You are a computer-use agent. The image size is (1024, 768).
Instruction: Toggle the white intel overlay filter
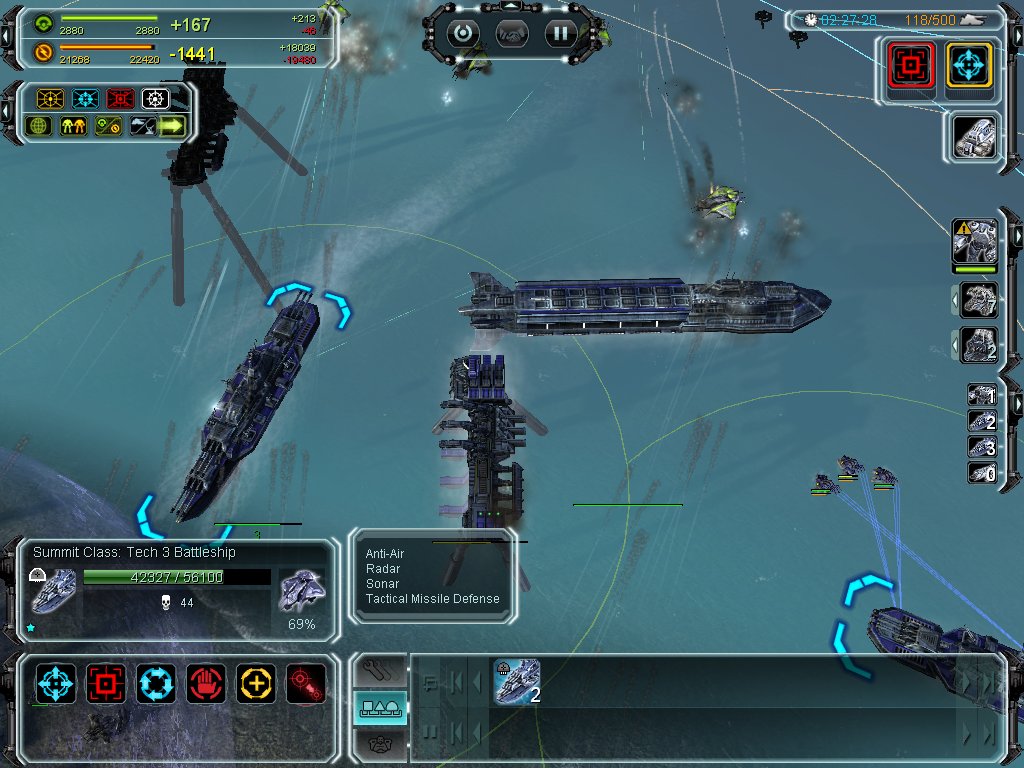coord(154,99)
